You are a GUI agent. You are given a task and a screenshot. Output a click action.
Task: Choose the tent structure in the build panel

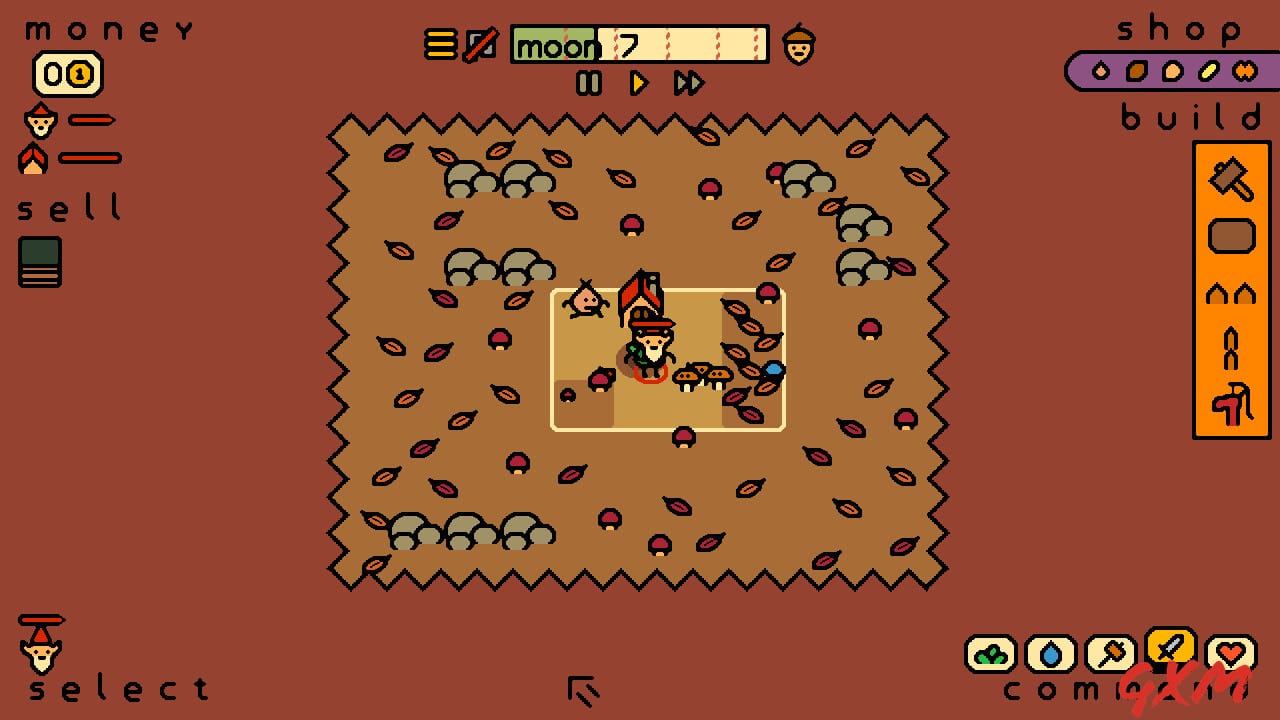pyautogui.click(x=1232, y=292)
